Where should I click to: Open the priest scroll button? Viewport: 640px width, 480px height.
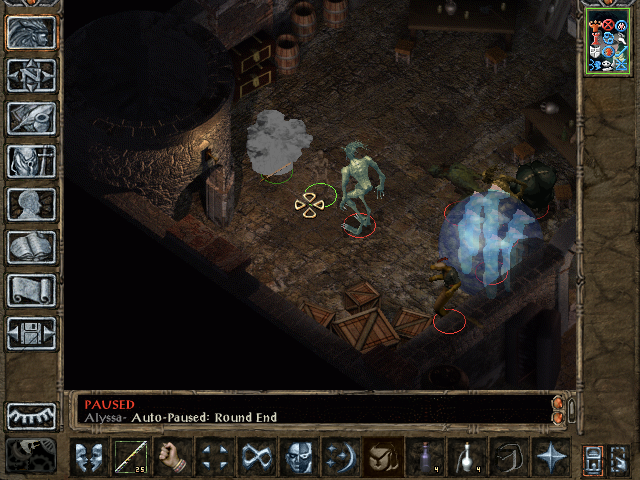(31, 290)
